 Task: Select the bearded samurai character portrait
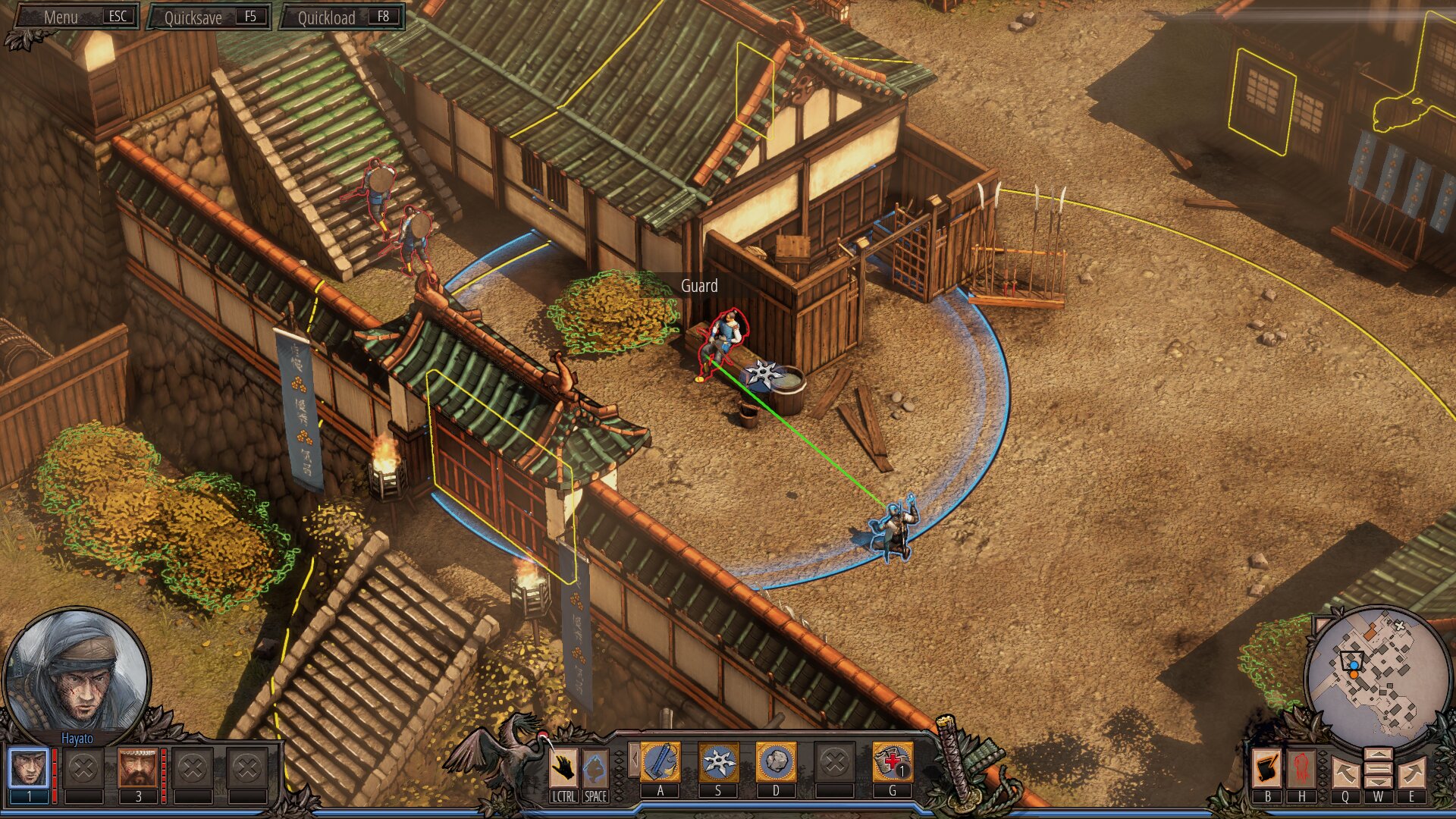[x=137, y=767]
